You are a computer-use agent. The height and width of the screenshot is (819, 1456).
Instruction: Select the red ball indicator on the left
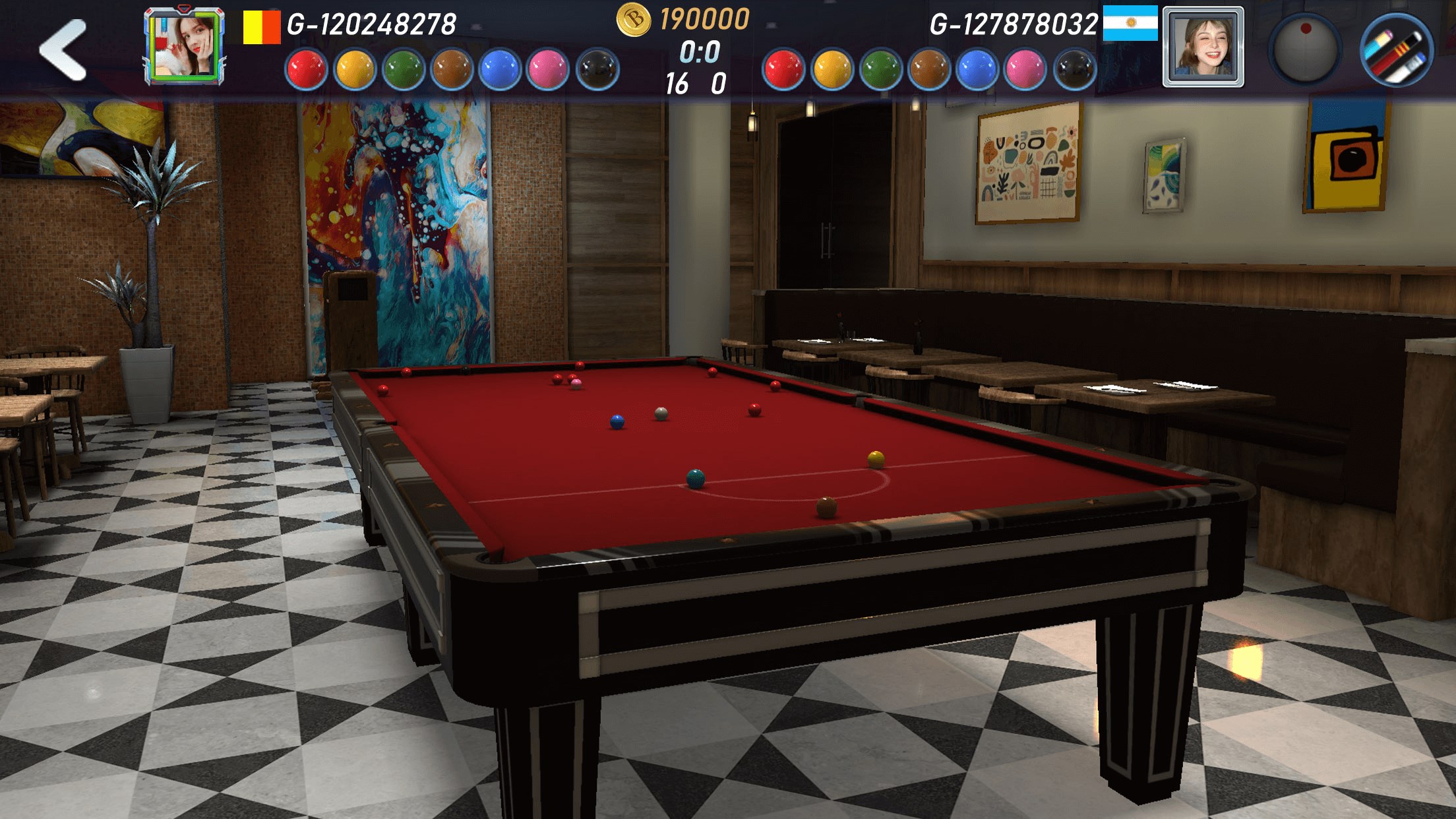point(307,66)
